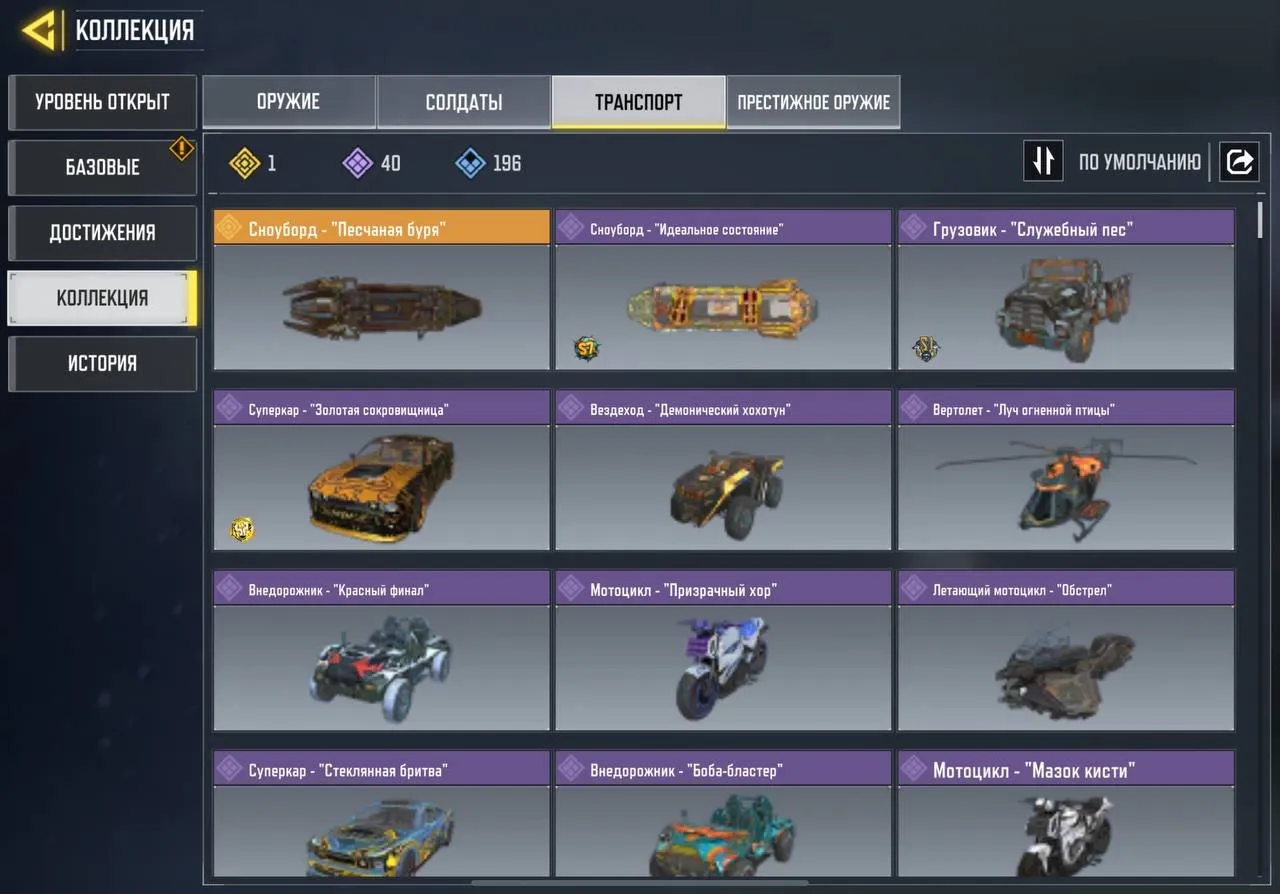Click the orange alert badge on БАЗОВЫЕ button
Viewport: 1280px width, 894px height.
[181, 148]
